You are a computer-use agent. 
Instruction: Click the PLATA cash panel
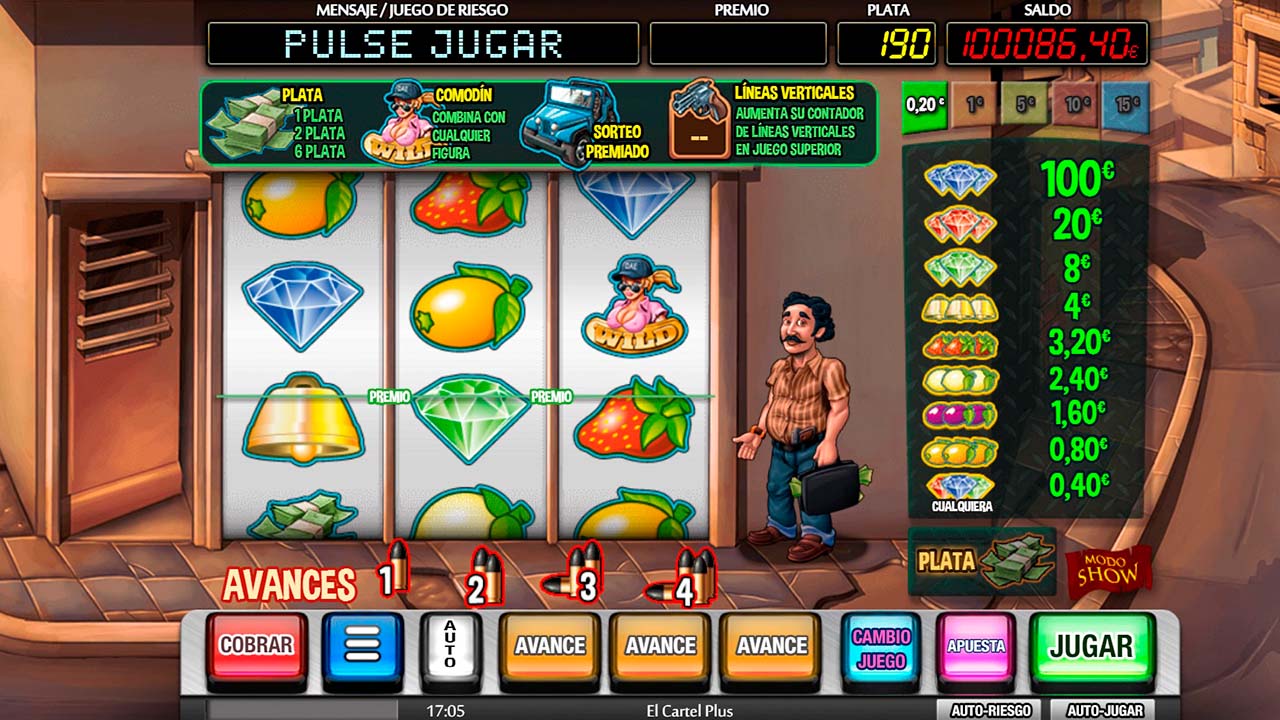click(982, 562)
